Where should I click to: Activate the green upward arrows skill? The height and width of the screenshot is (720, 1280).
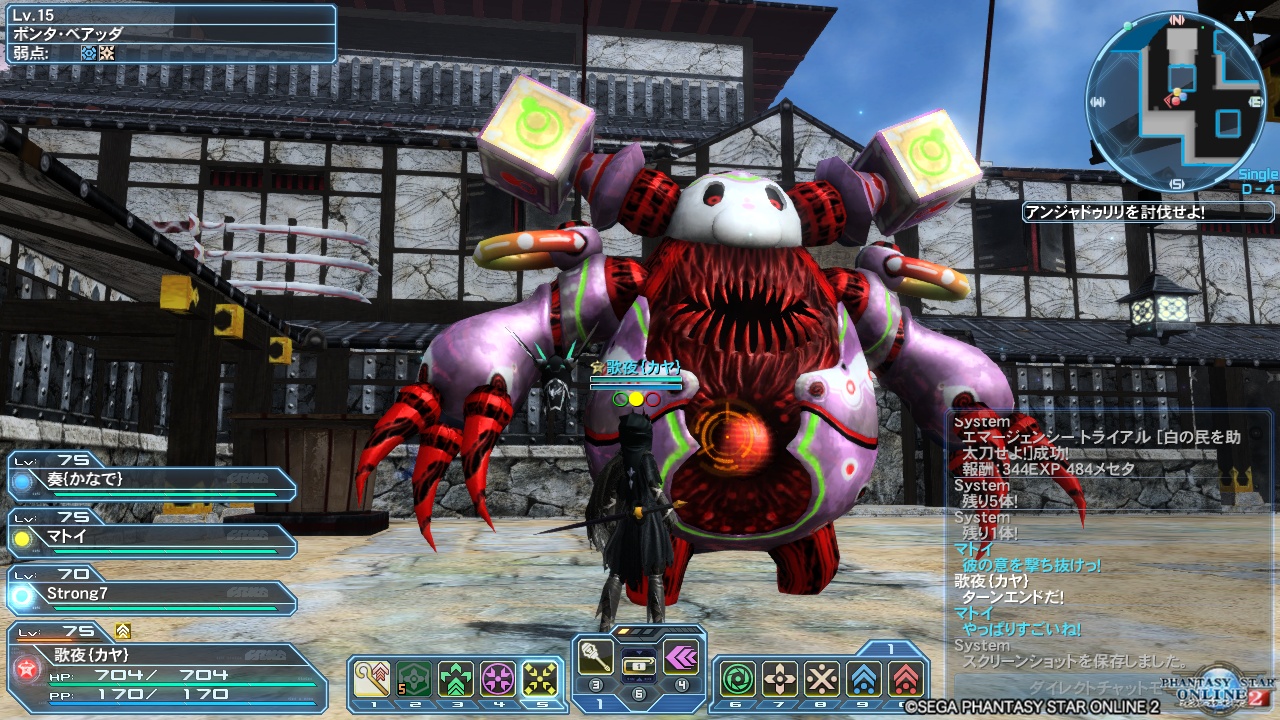[456, 679]
